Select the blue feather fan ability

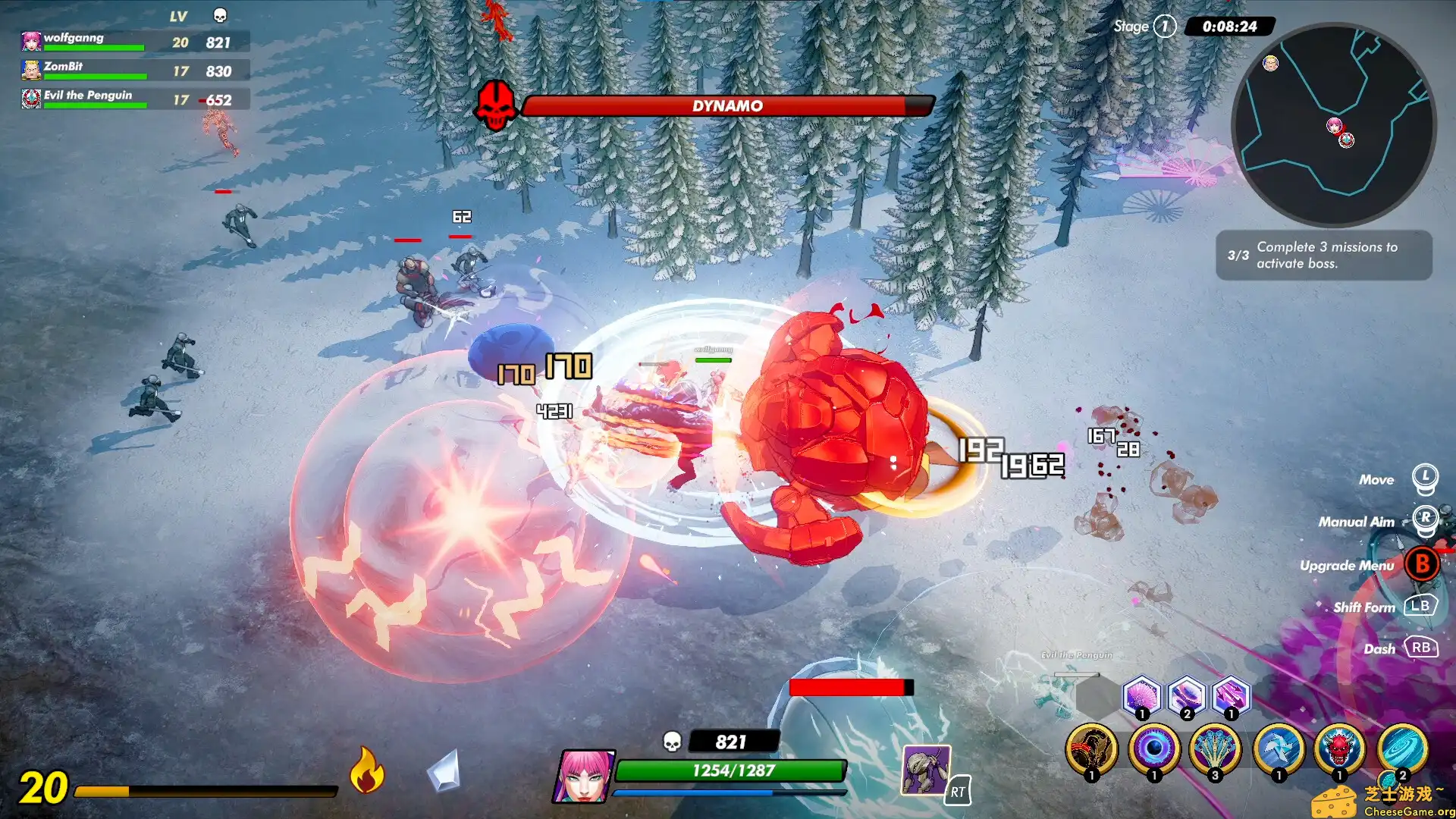click(1216, 749)
